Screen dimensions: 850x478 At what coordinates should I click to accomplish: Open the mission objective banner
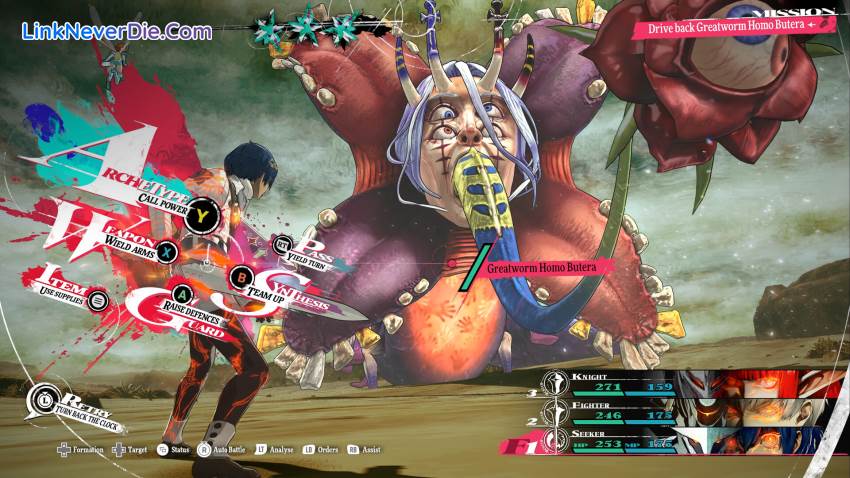724,24
